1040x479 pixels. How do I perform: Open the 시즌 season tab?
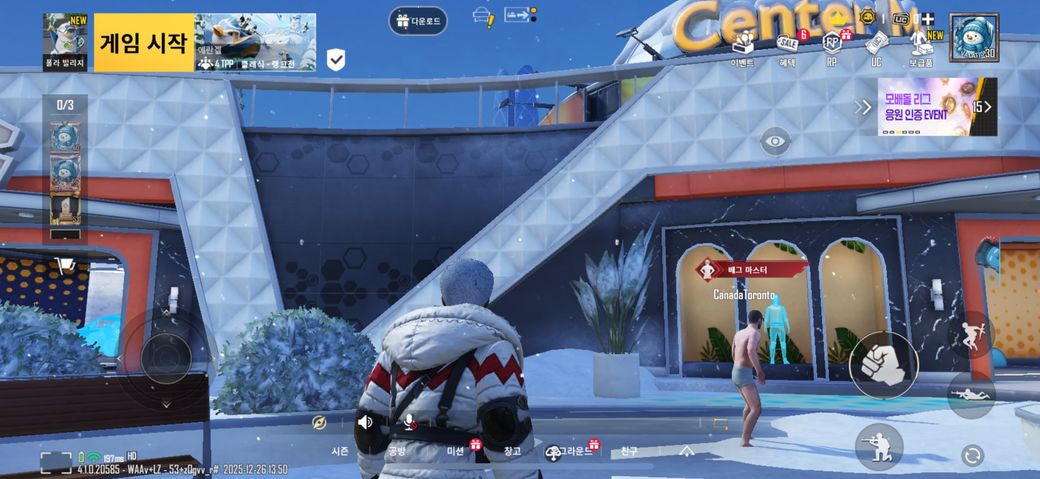click(x=340, y=451)
